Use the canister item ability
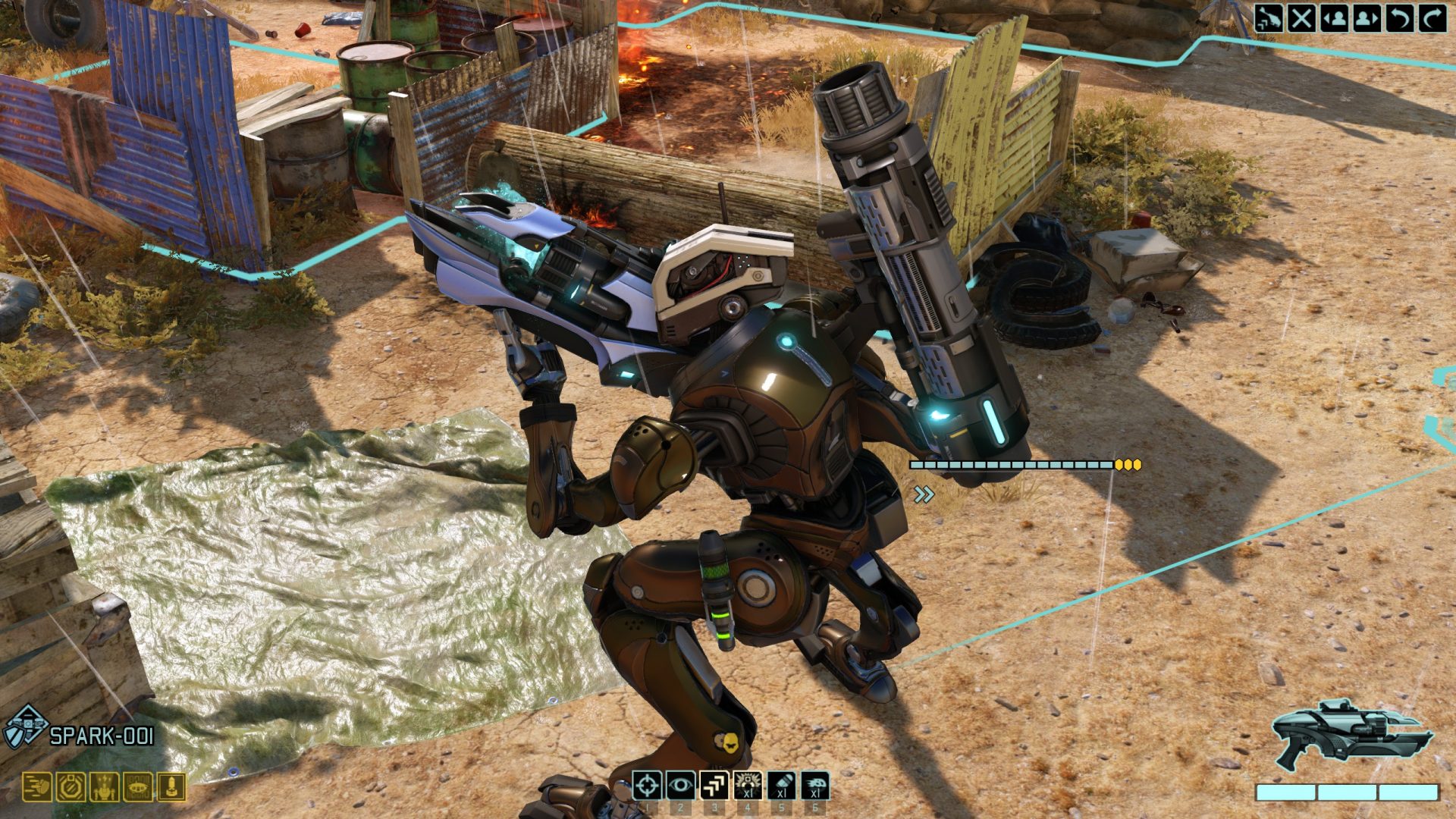 [781, 786]
